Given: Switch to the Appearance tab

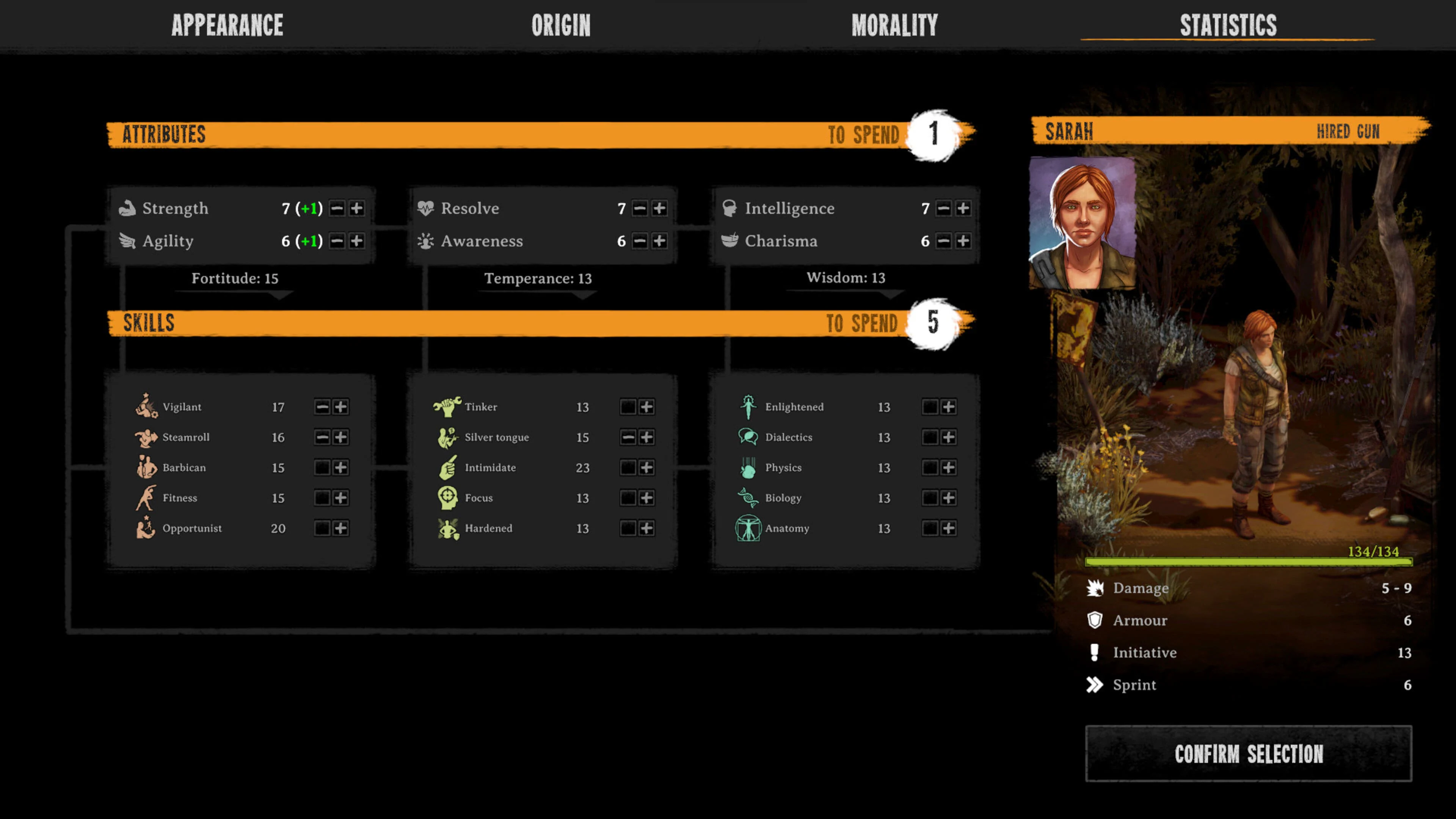Looking at the screenshot, I should tap(228, 25).
